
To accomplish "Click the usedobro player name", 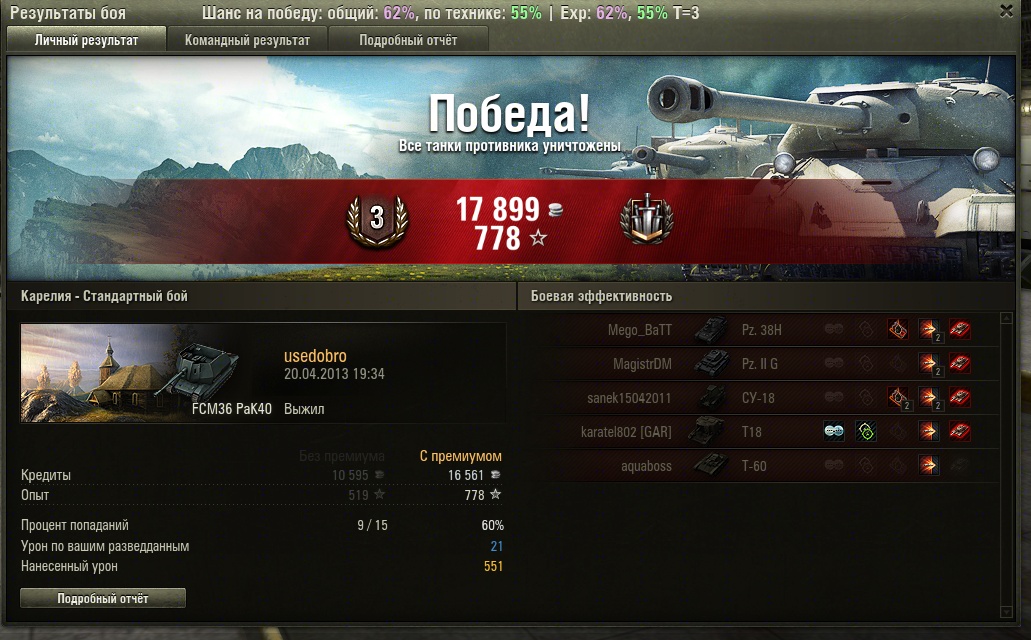I will [x=315, y=357].
